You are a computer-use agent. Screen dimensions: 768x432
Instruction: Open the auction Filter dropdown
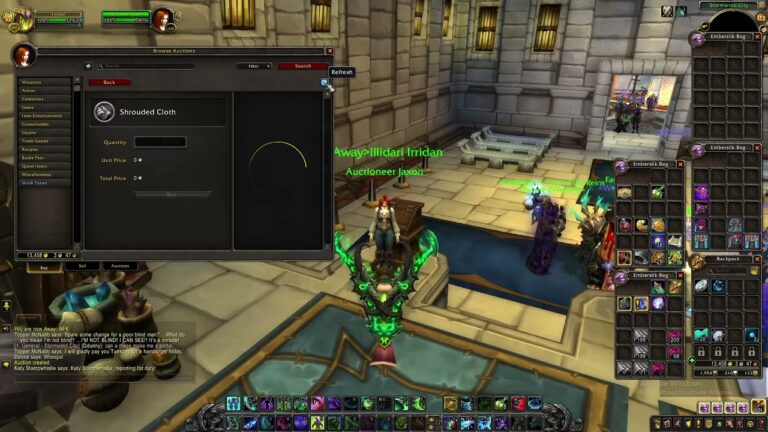click(x=254, y=66)
